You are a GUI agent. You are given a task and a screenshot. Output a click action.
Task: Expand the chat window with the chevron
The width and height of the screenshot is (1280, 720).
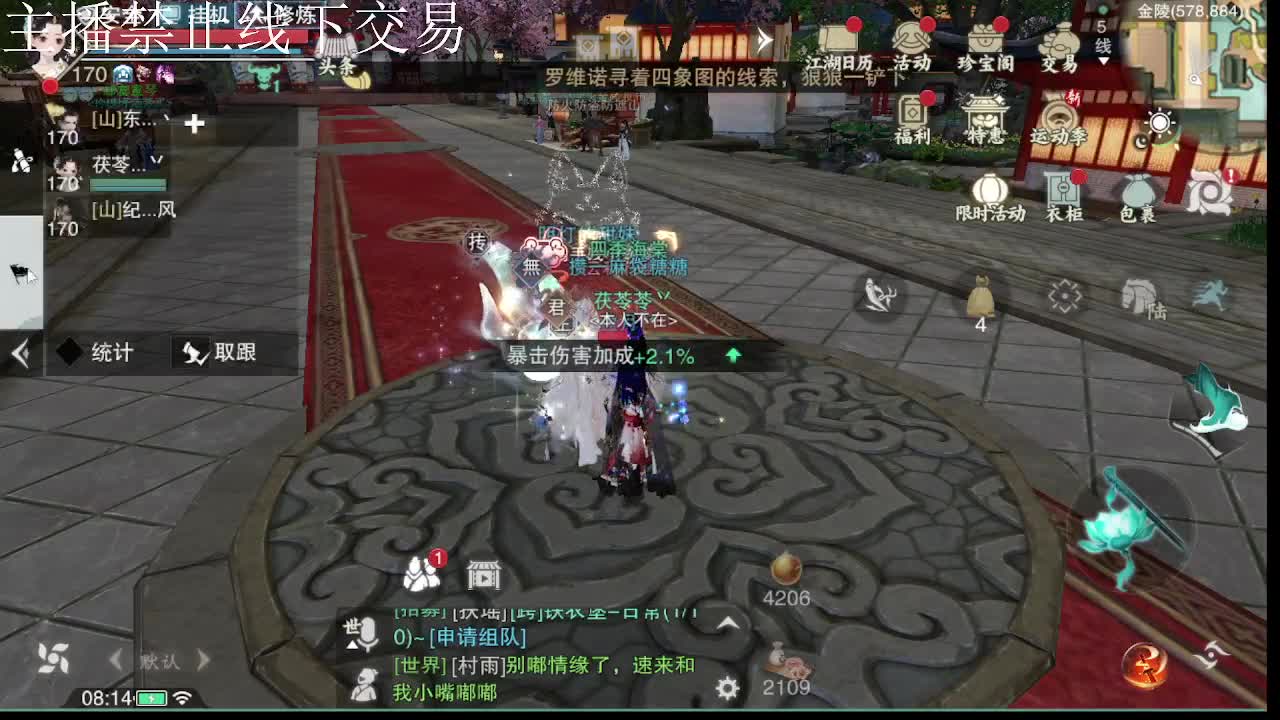727,623
